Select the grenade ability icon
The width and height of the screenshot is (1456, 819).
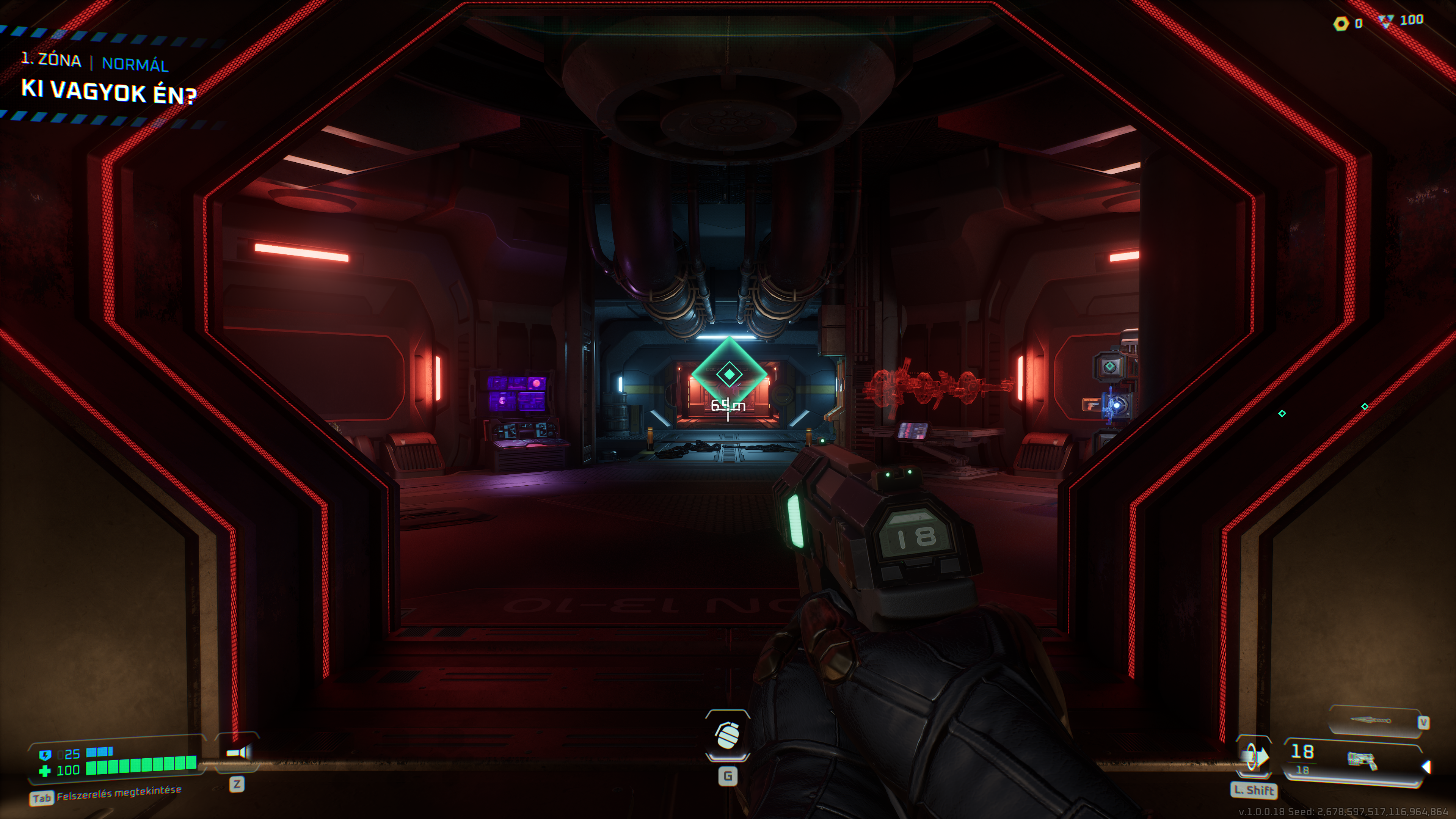tap(728, 735)
